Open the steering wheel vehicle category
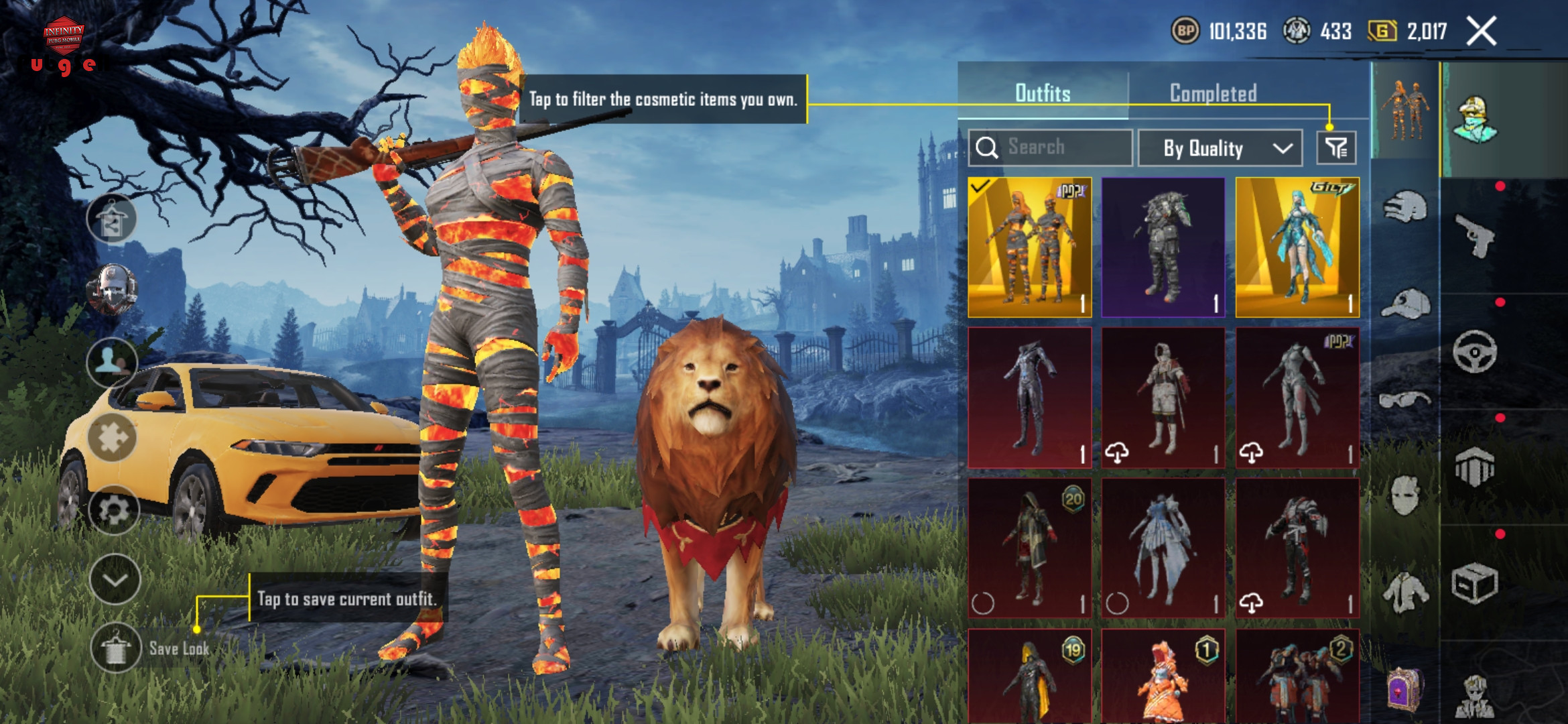The width and height of the screenshot is (1568, 724). [x=1474, y=351]
